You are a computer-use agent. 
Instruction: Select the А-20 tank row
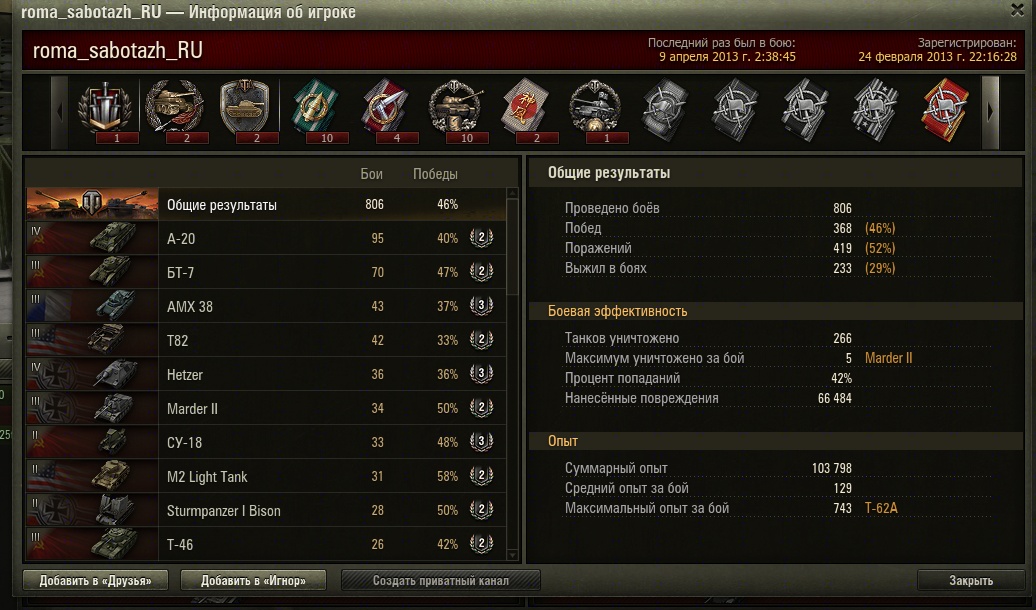click(x=266, y=238)
